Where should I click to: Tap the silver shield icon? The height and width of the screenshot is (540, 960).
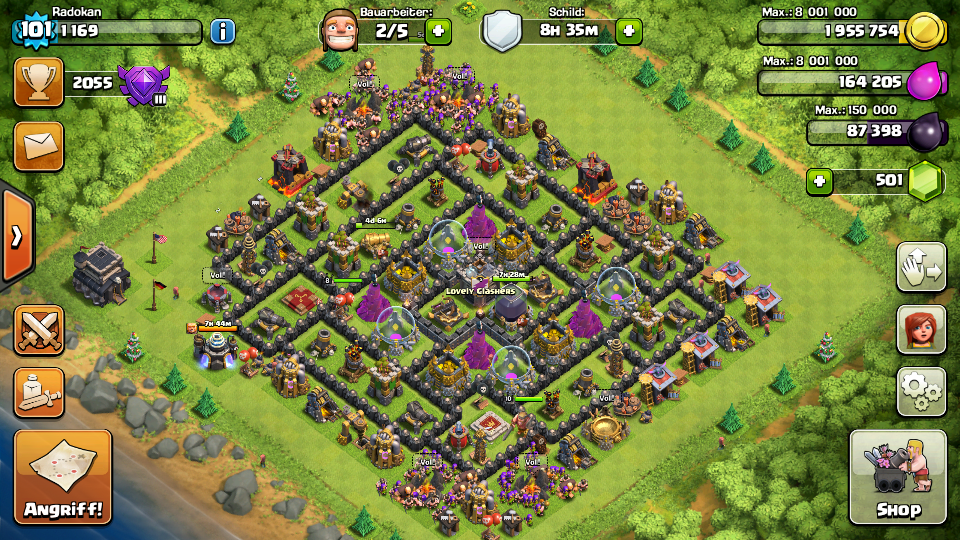click(502, 31)
